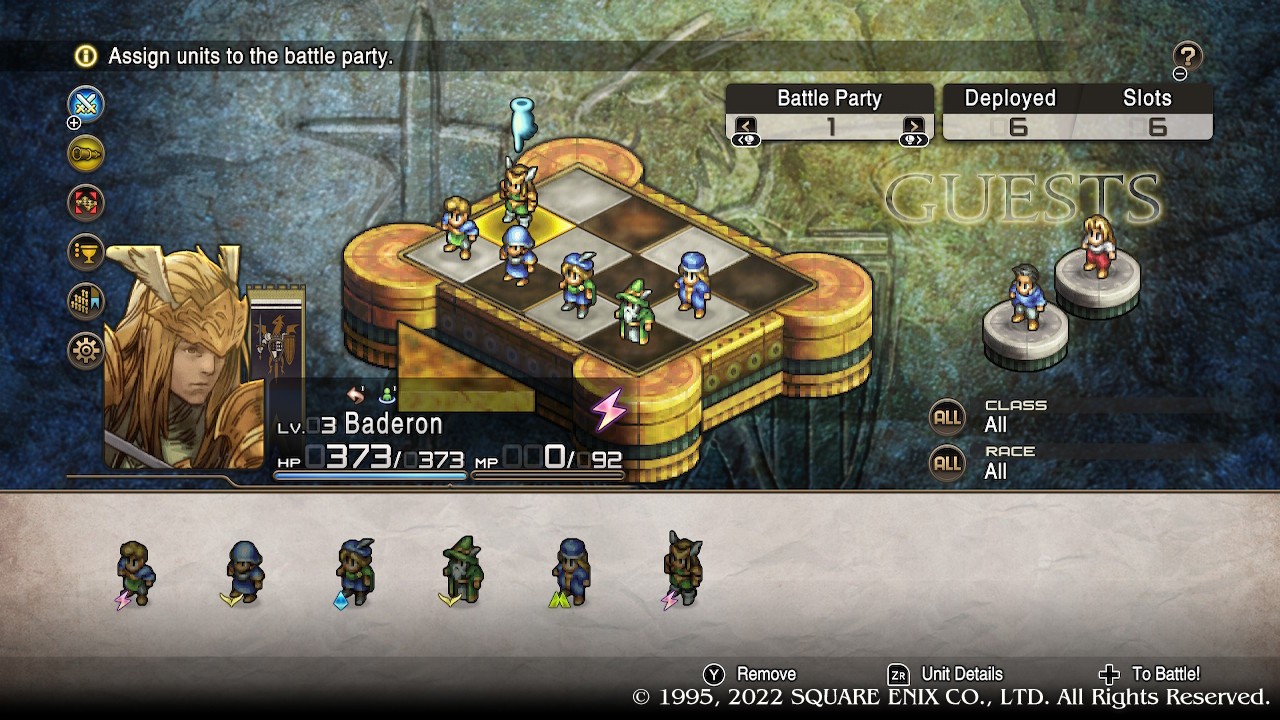Select the feathered-cap archer in the roster list
Viewport: 1280px width, 720px height.
(x=354, y=572)
